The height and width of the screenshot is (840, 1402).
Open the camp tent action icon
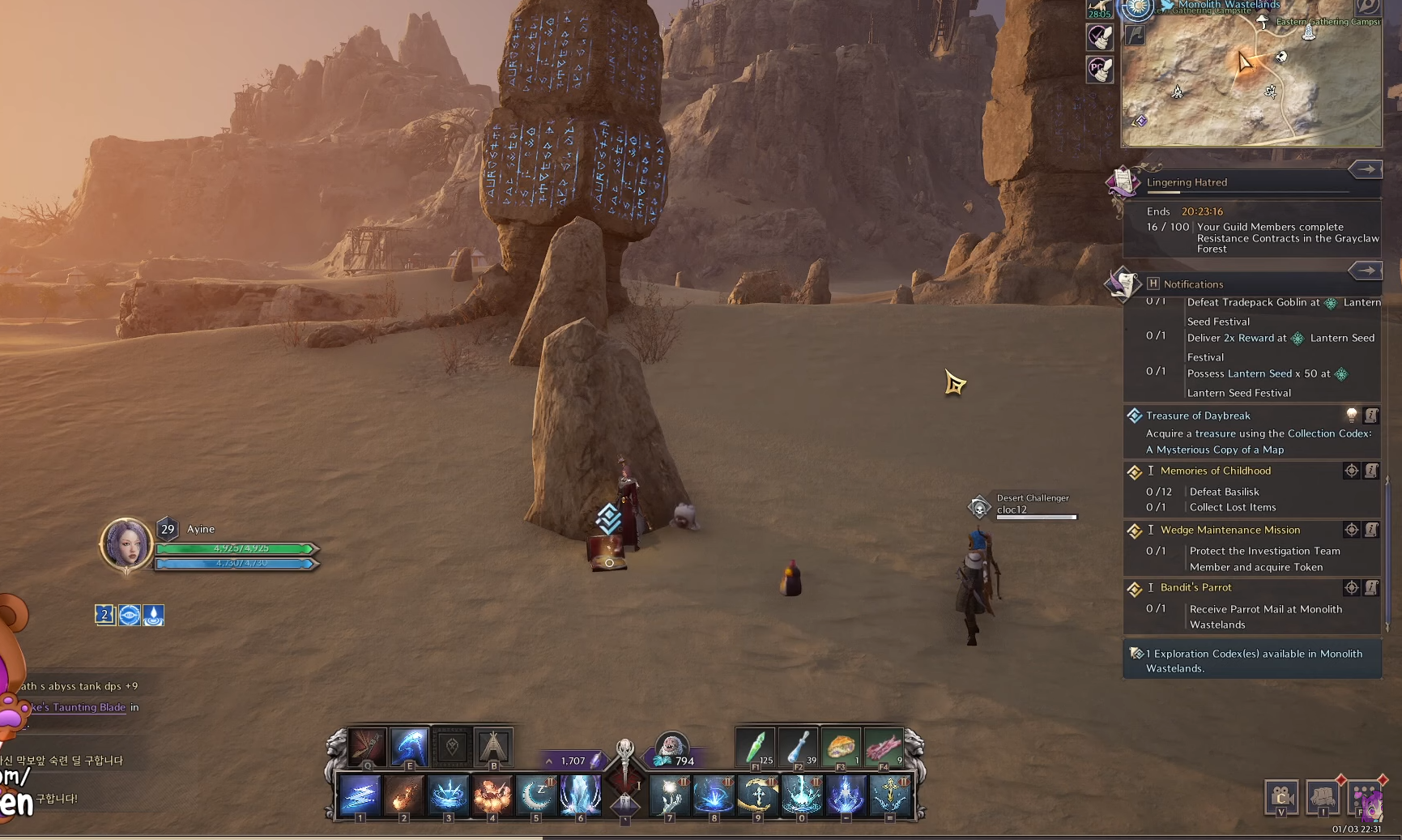click(x=492, y=747)
